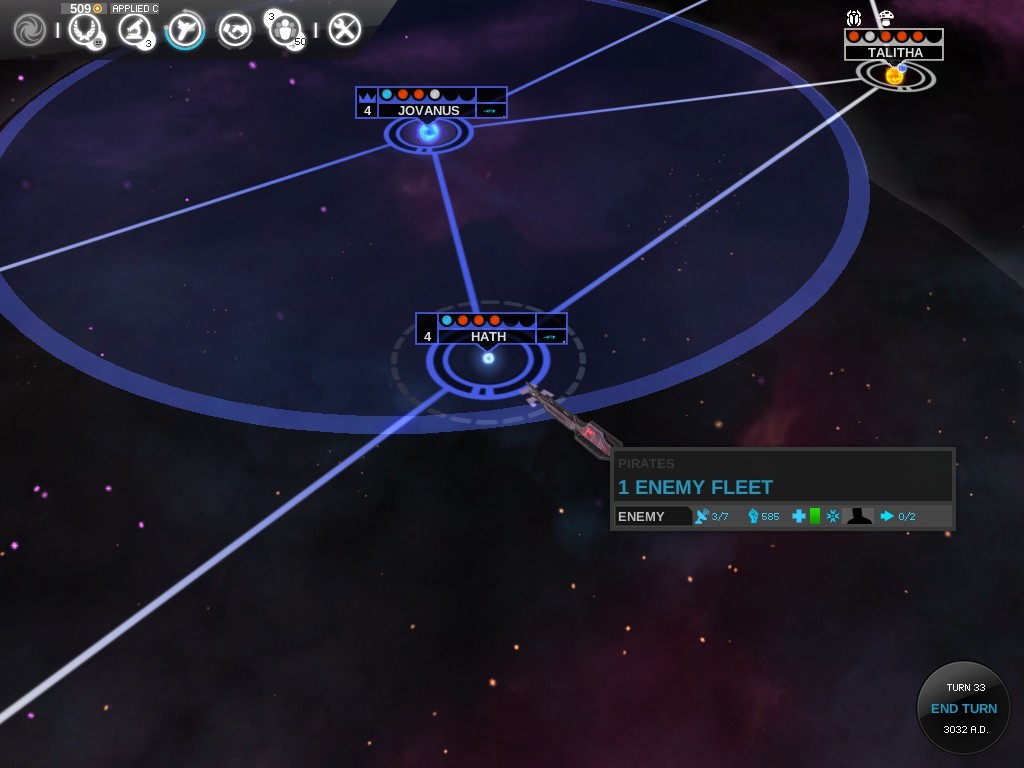End the current turn
1024x768 pixels.
click(x=964, y=708)
